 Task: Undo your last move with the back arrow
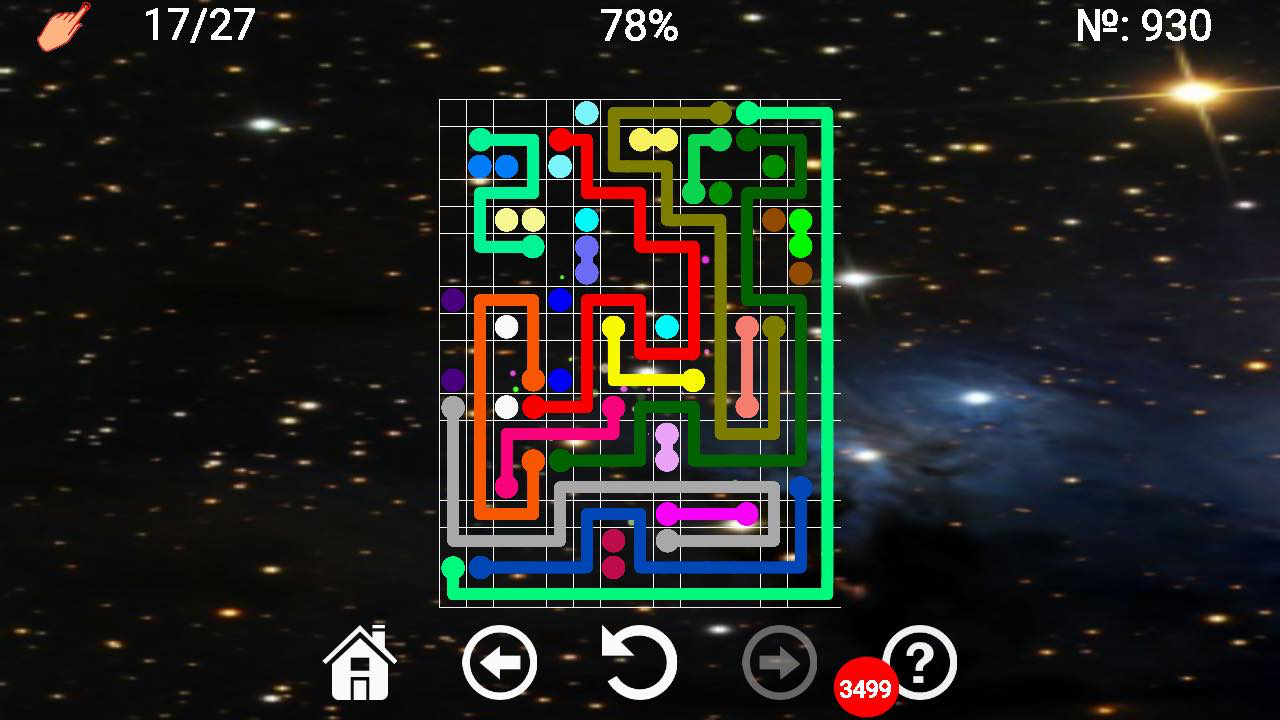coord(501,660)
